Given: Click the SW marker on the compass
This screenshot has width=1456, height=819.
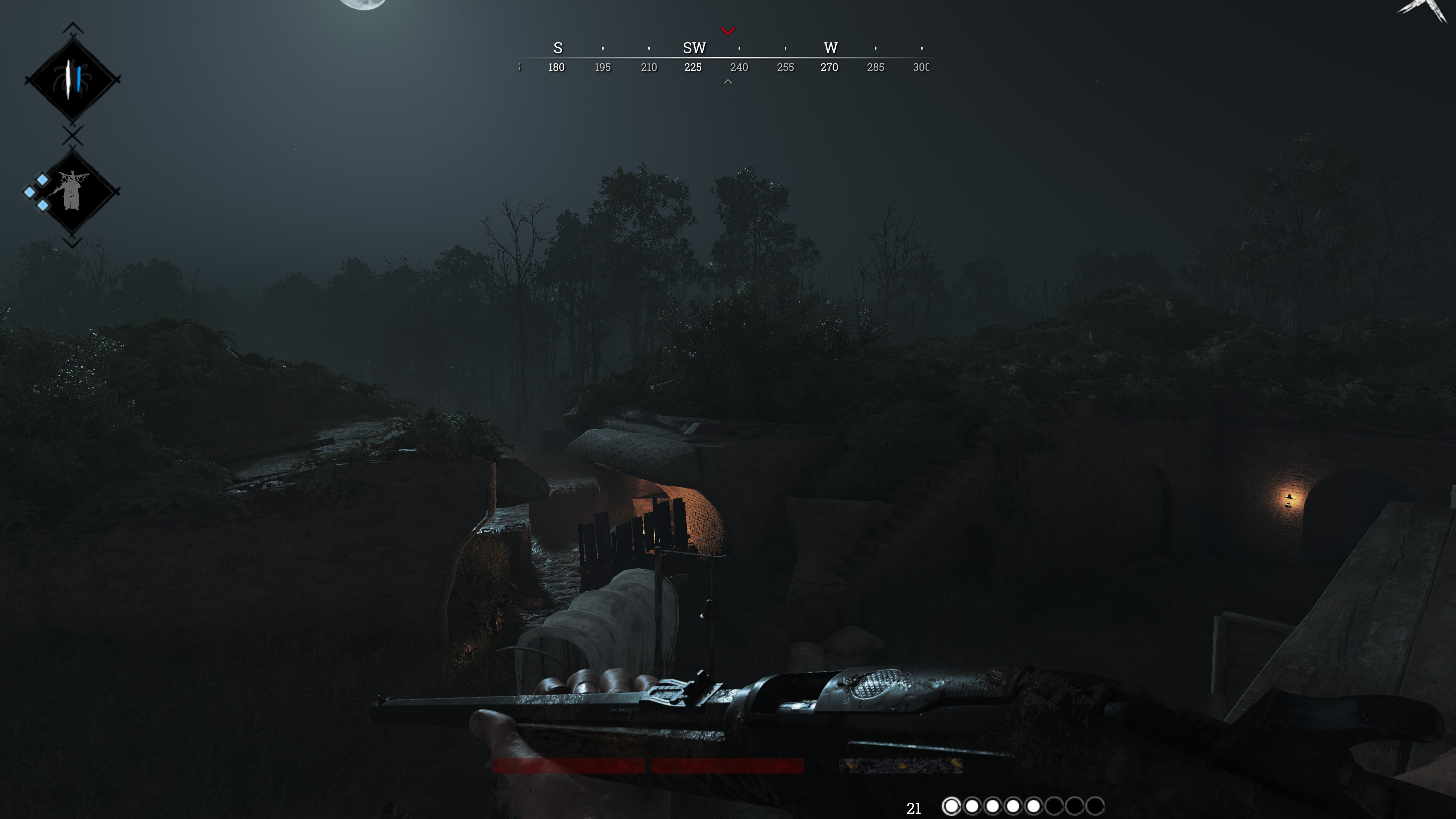Looking at the screenshot, I should (694, 48).
